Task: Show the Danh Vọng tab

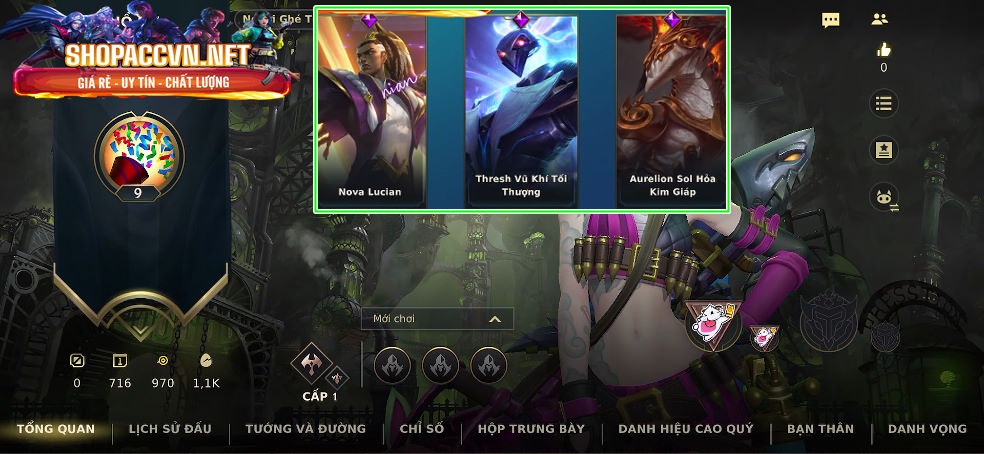Action: tap(927, 429)
